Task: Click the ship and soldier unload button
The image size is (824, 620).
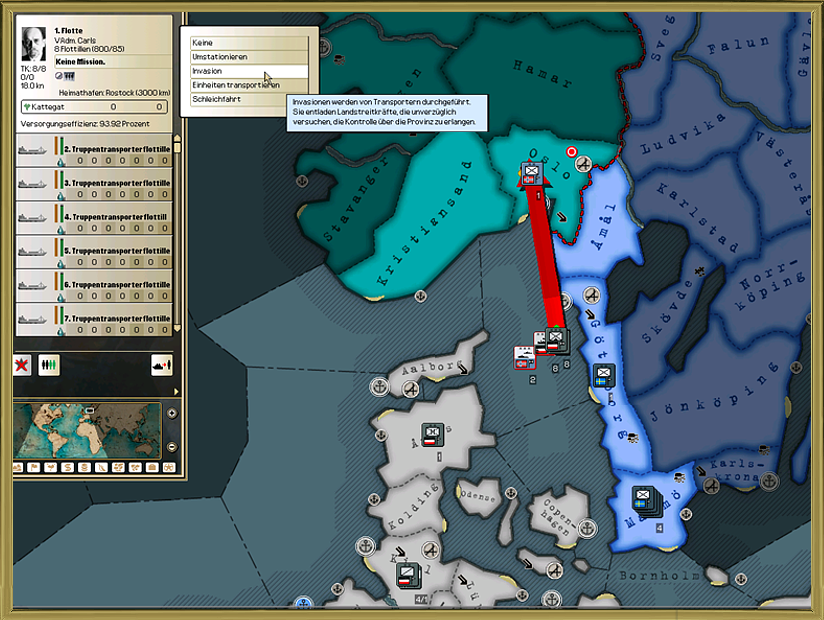Action: 161,365
